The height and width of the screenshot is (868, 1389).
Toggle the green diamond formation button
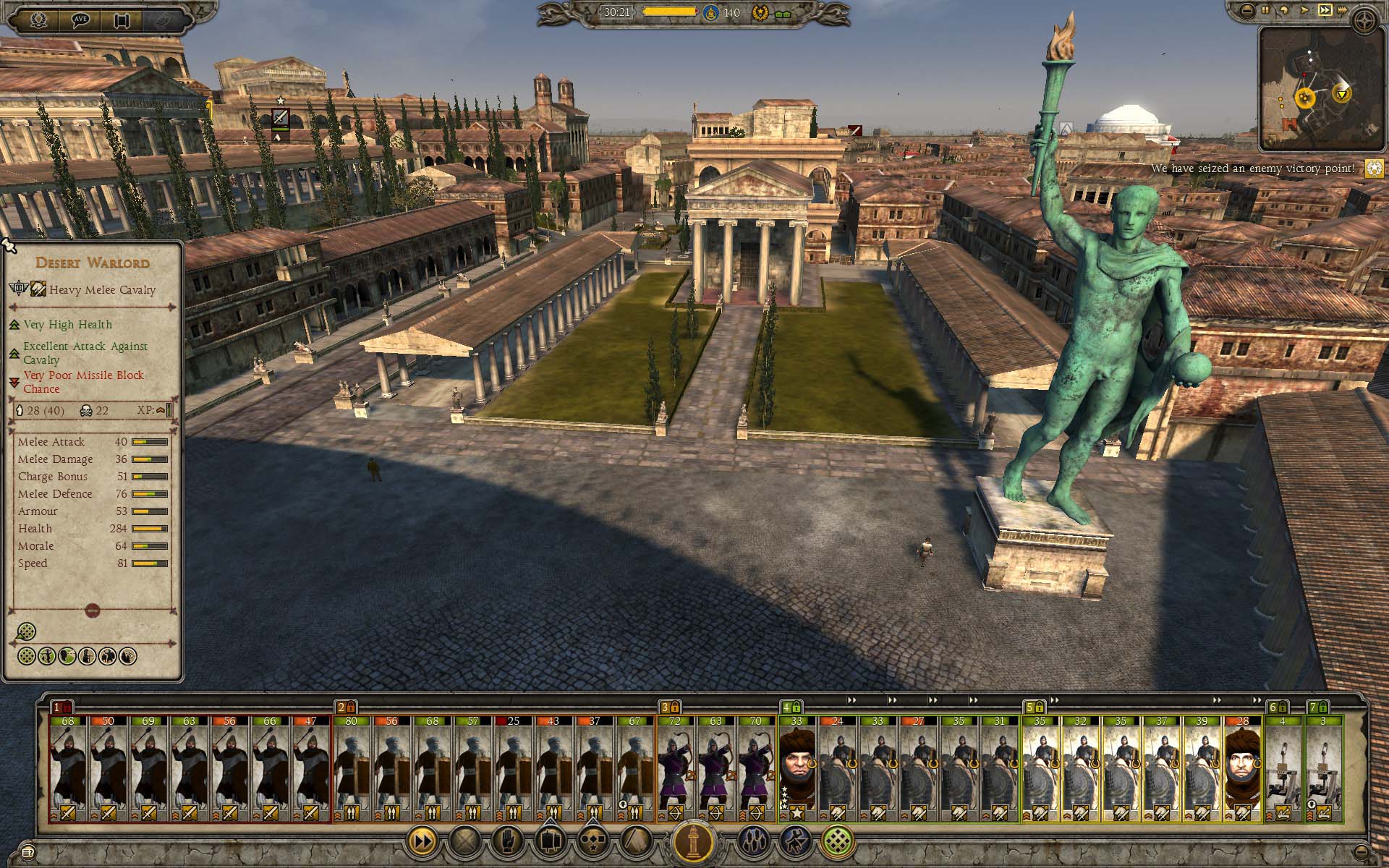coord(838,841)
